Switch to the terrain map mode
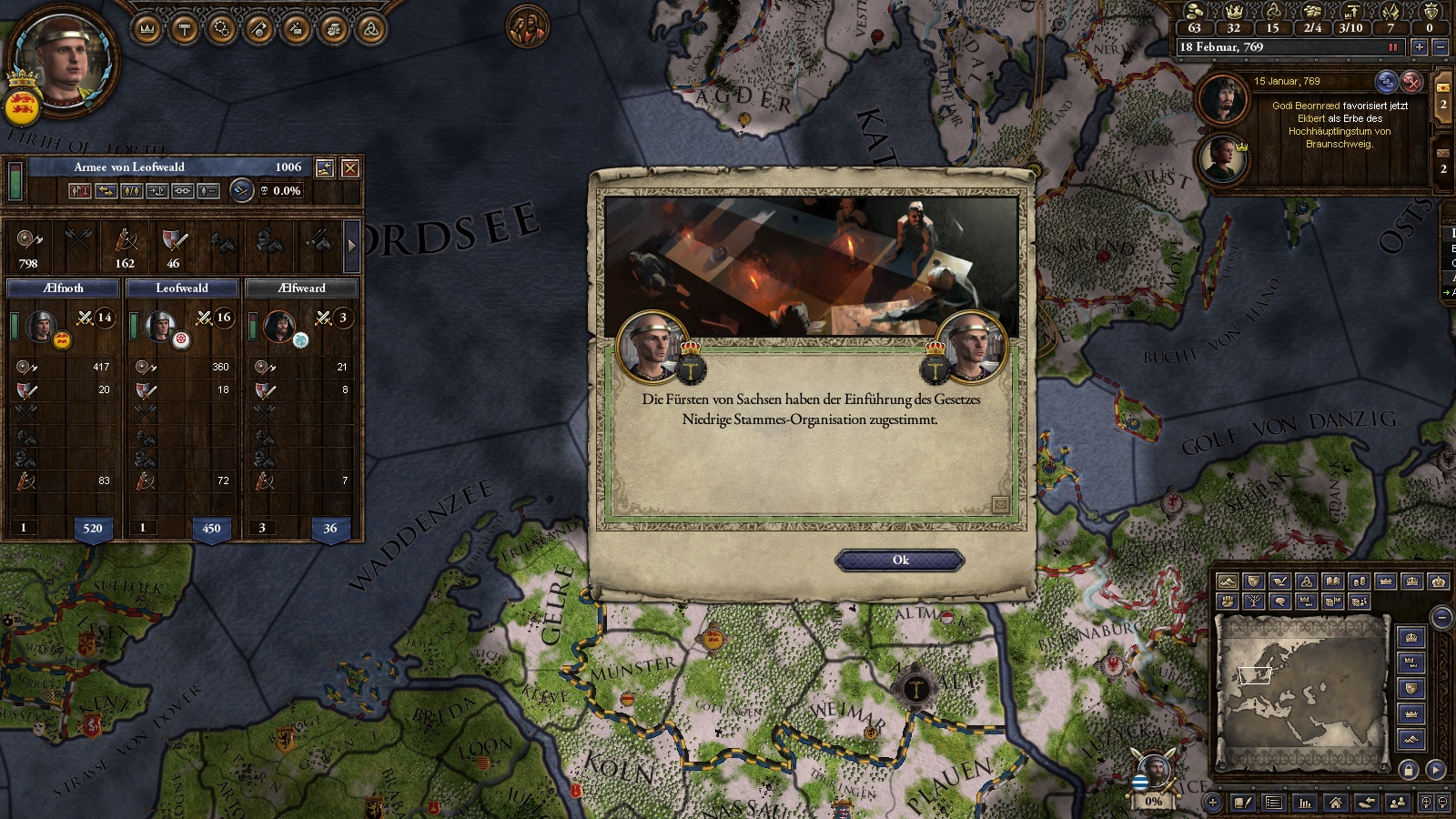 (1228, 581)
